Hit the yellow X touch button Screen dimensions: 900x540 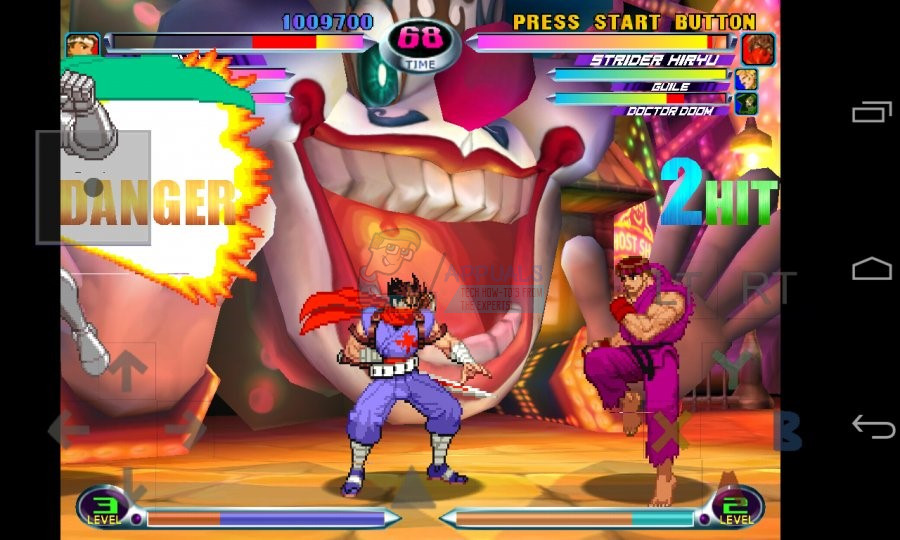(x=672, y=430)
